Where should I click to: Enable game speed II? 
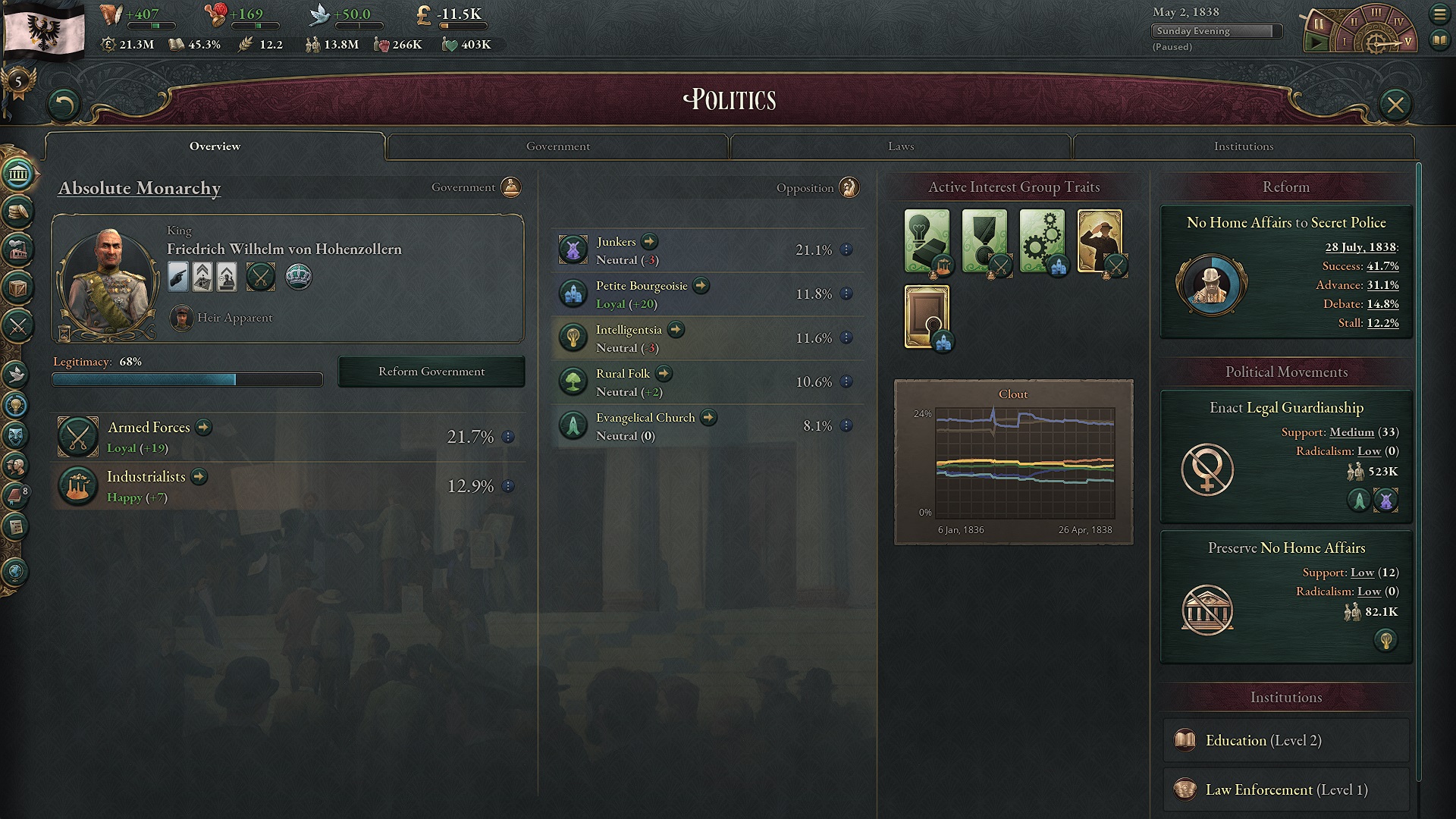coord(1354,22)
